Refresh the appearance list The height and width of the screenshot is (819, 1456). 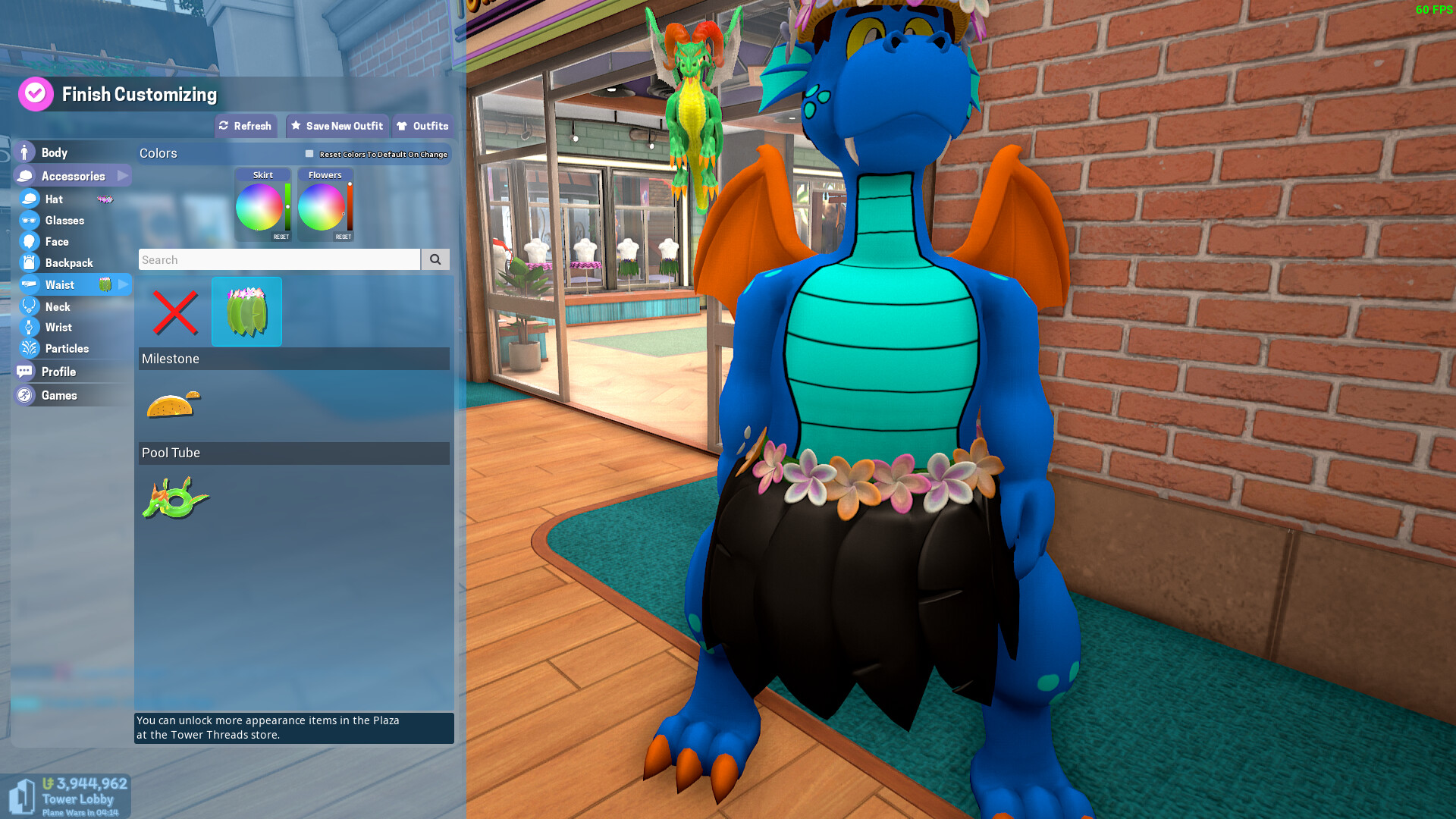pyautogui.click(x=246, y=126)
